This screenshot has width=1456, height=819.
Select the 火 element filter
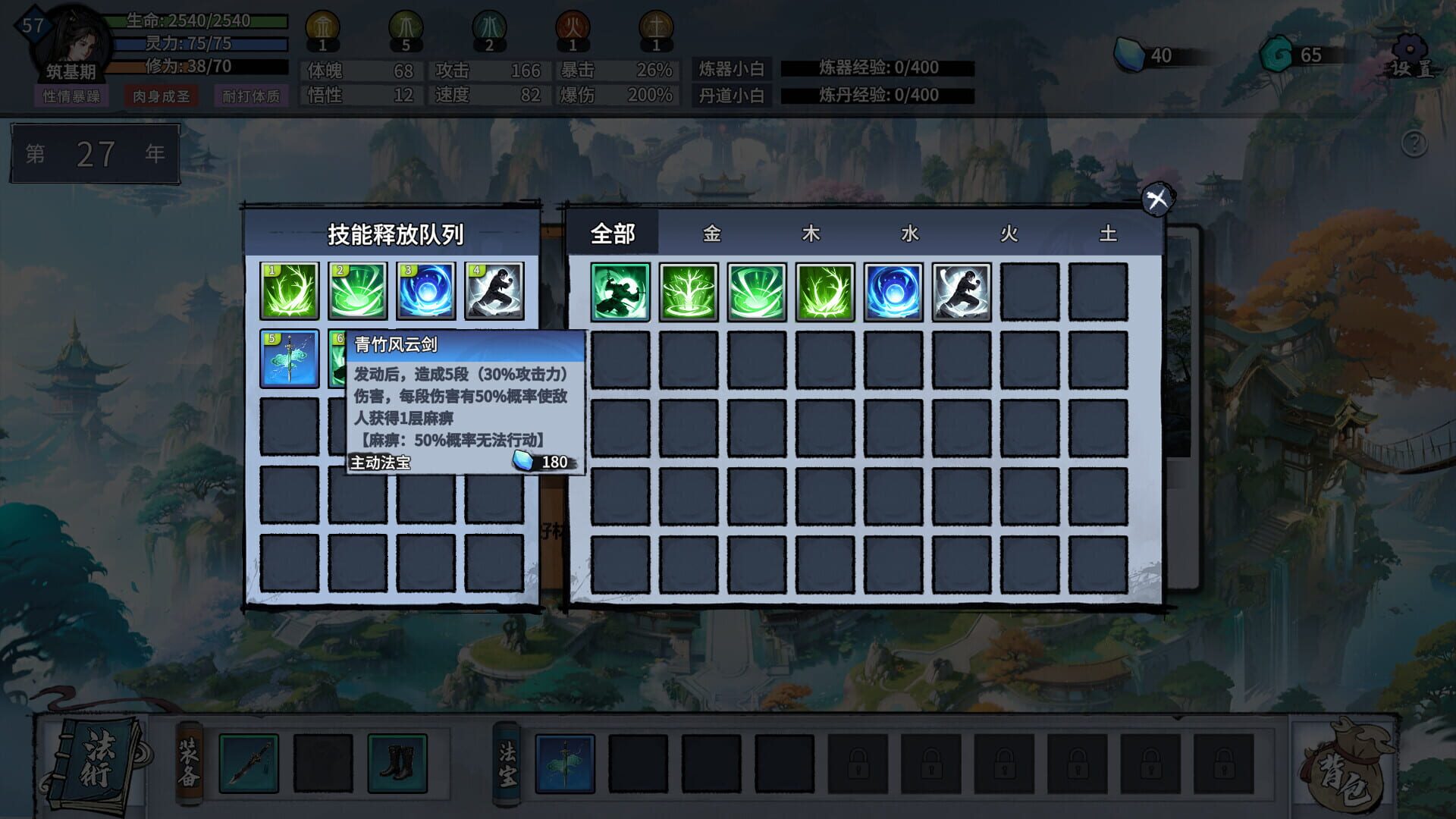click(1009, 235)
